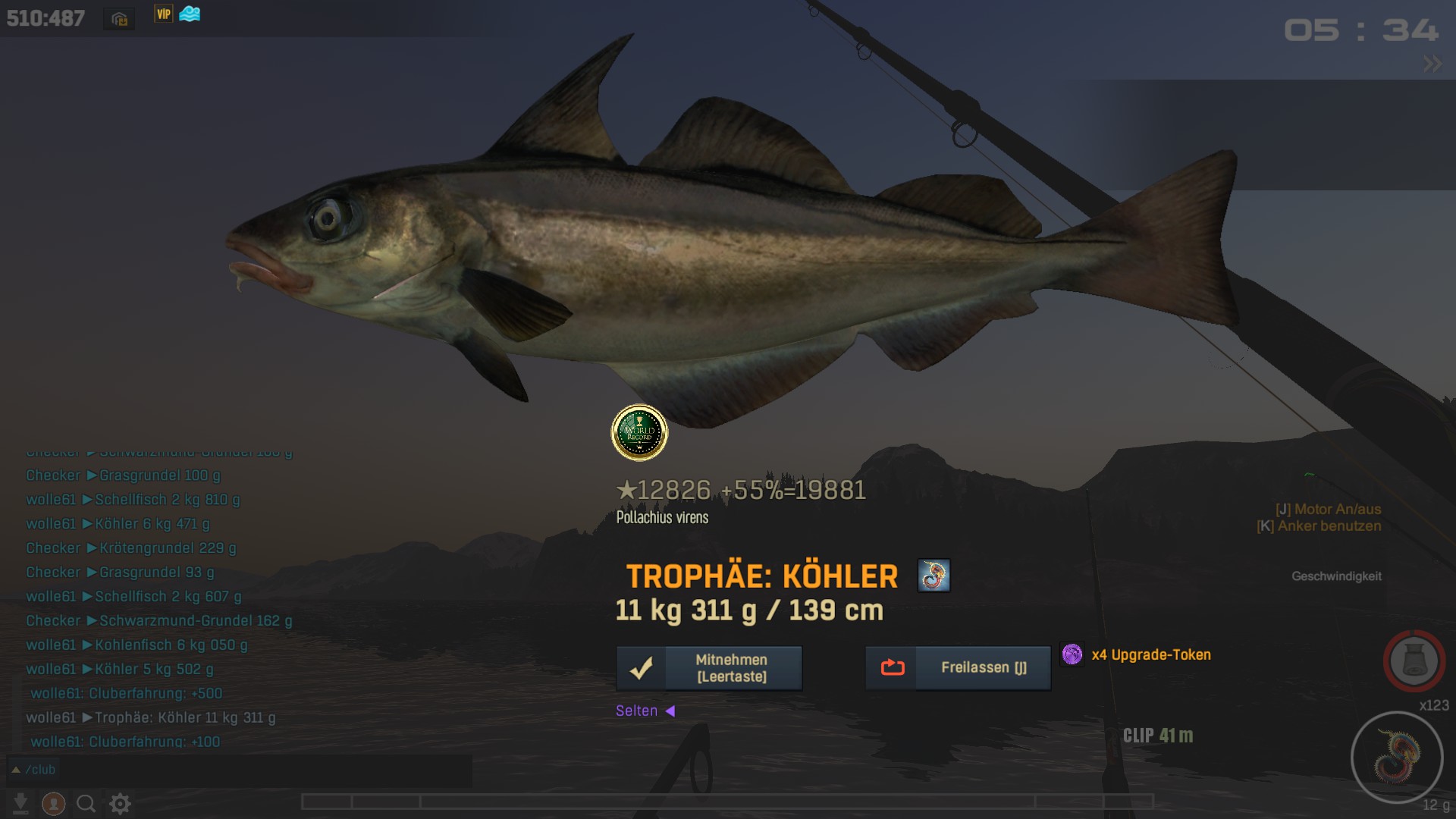Select the worm bait icon beside the trophy title
This screenshot has height=819, width=1456.
[x=934, y=576]
